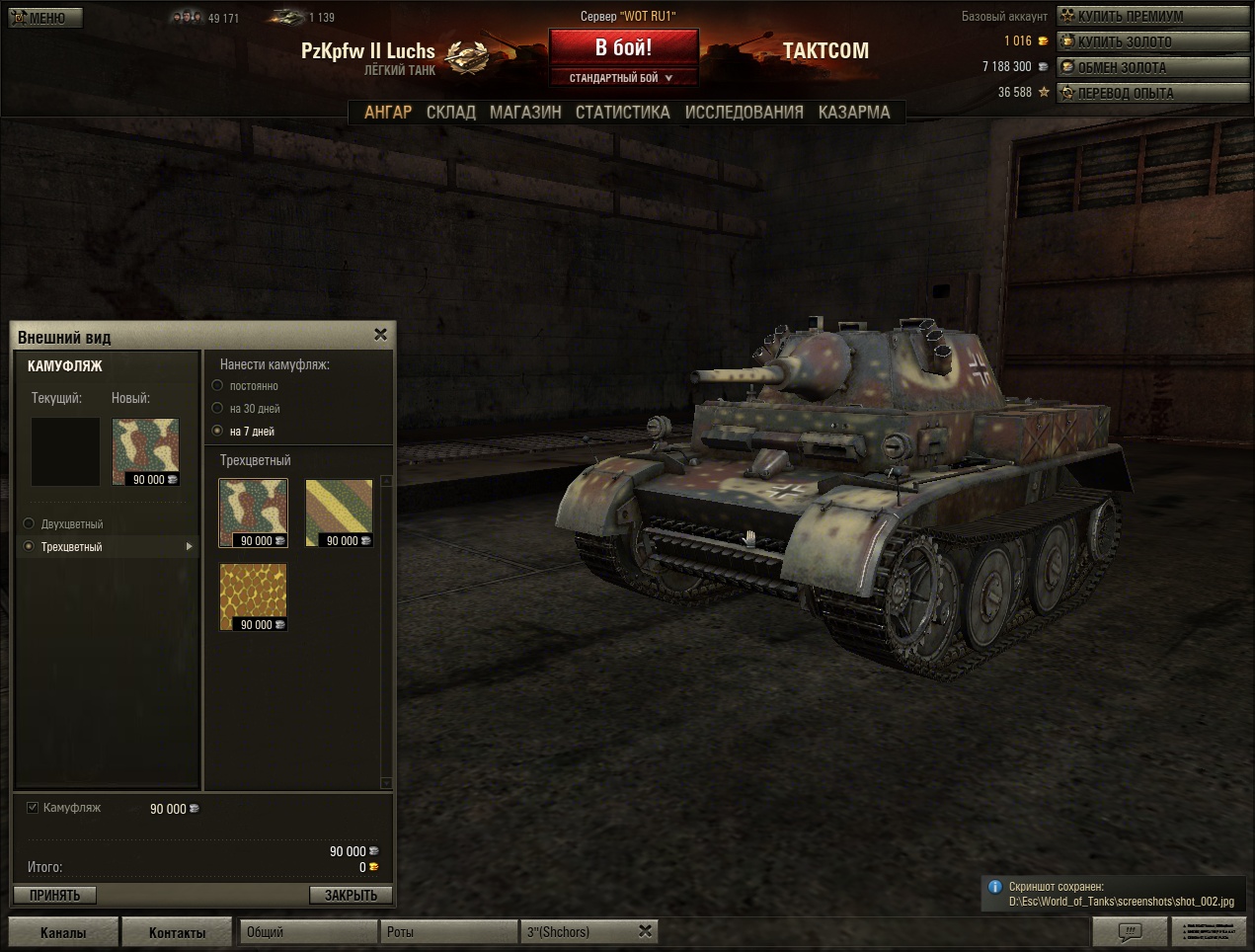Select постоянно camouflage duration
Viewport: 1255px width, 952px height.
218,385
